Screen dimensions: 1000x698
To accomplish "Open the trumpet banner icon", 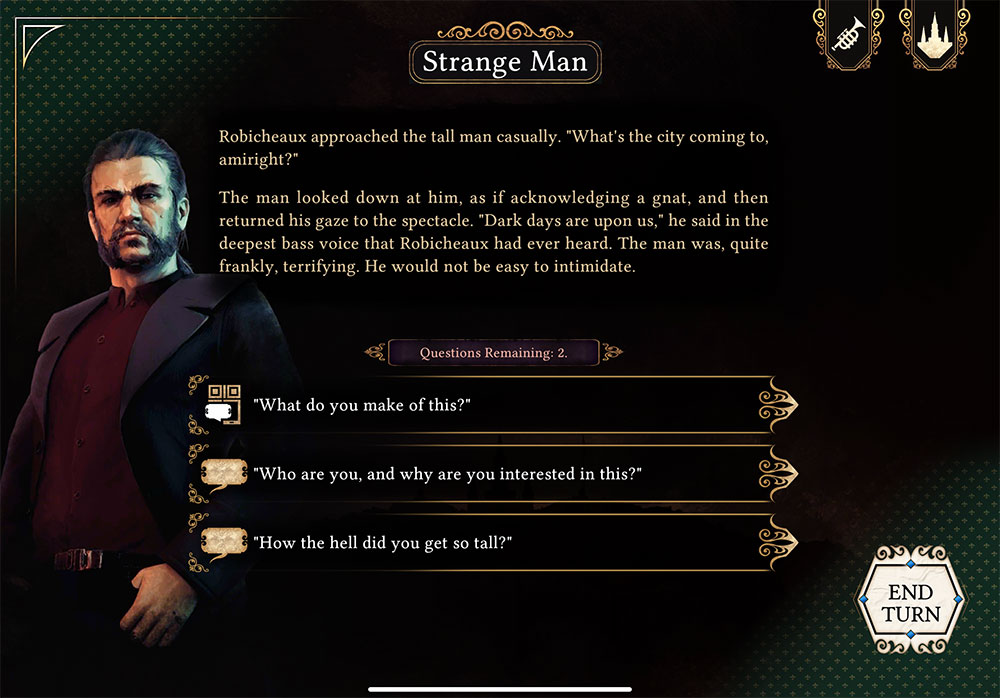I will [848, 37].
